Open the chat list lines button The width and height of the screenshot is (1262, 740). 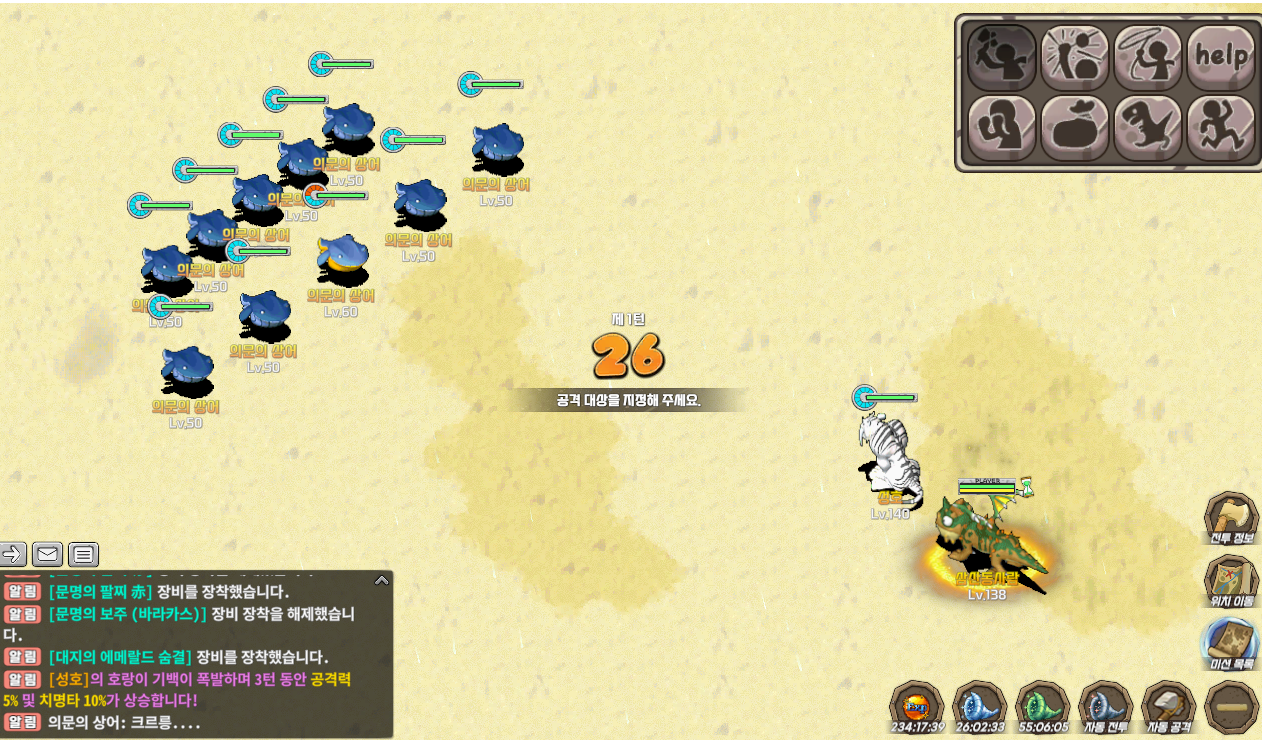pyautogui.click(x=83, y=553)
